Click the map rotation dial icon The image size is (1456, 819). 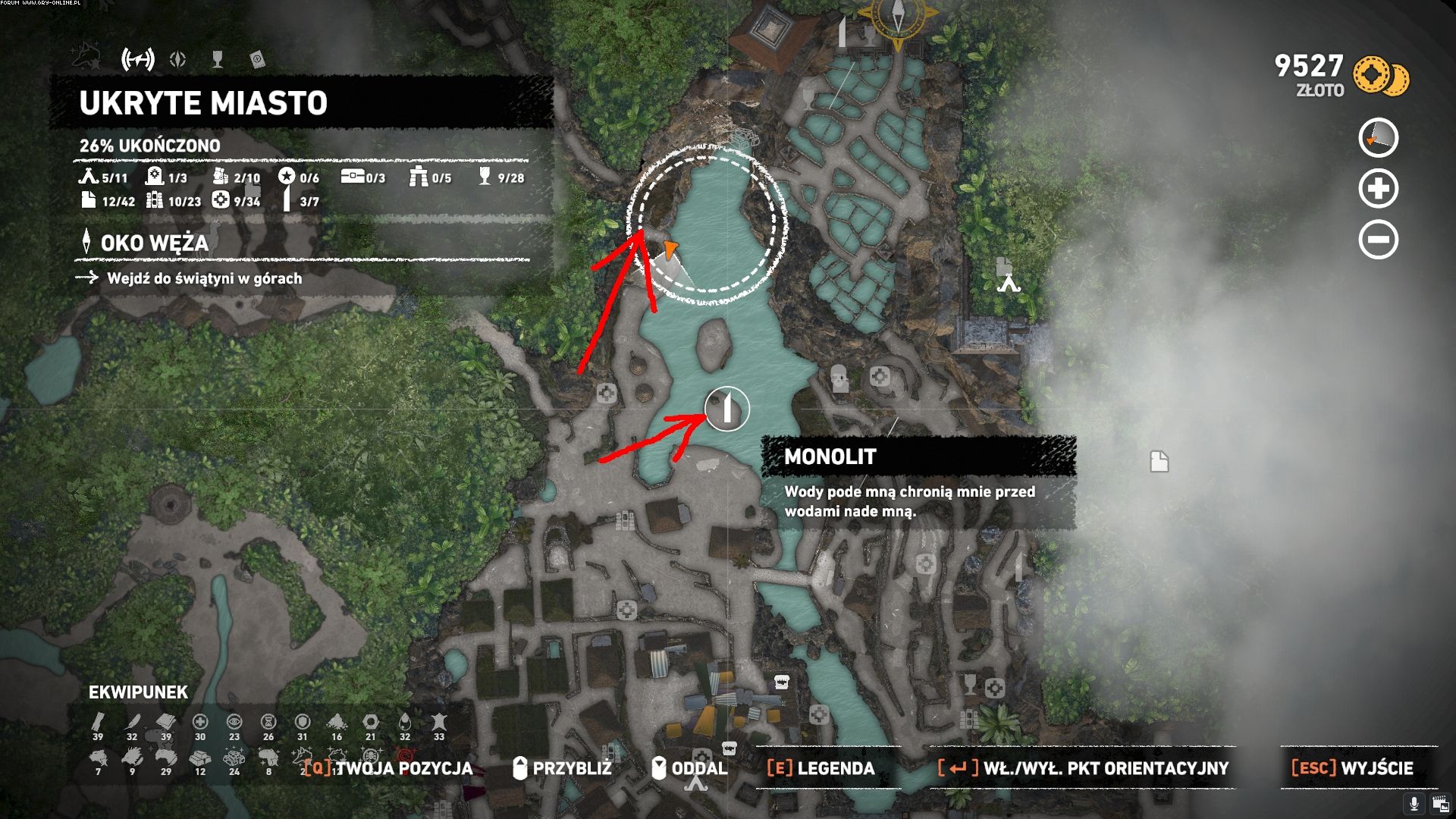point(1378,138)
